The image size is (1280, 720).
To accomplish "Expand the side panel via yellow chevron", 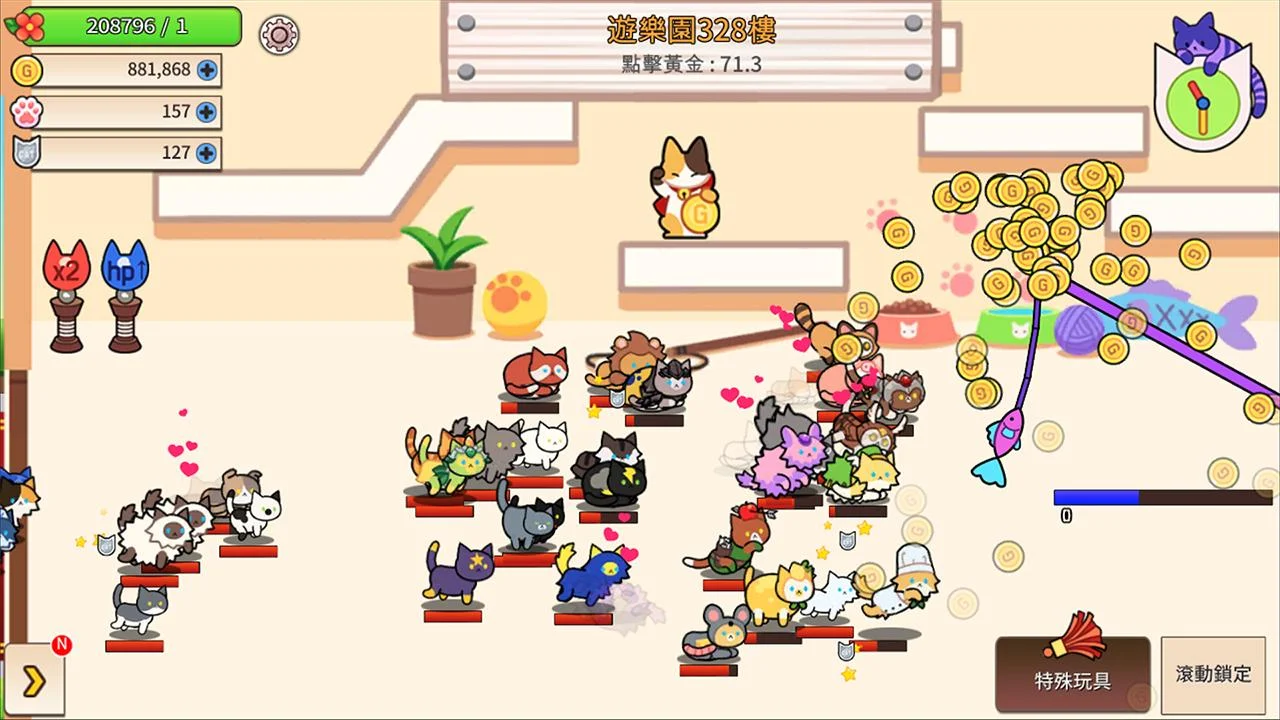I will [35, 679].
